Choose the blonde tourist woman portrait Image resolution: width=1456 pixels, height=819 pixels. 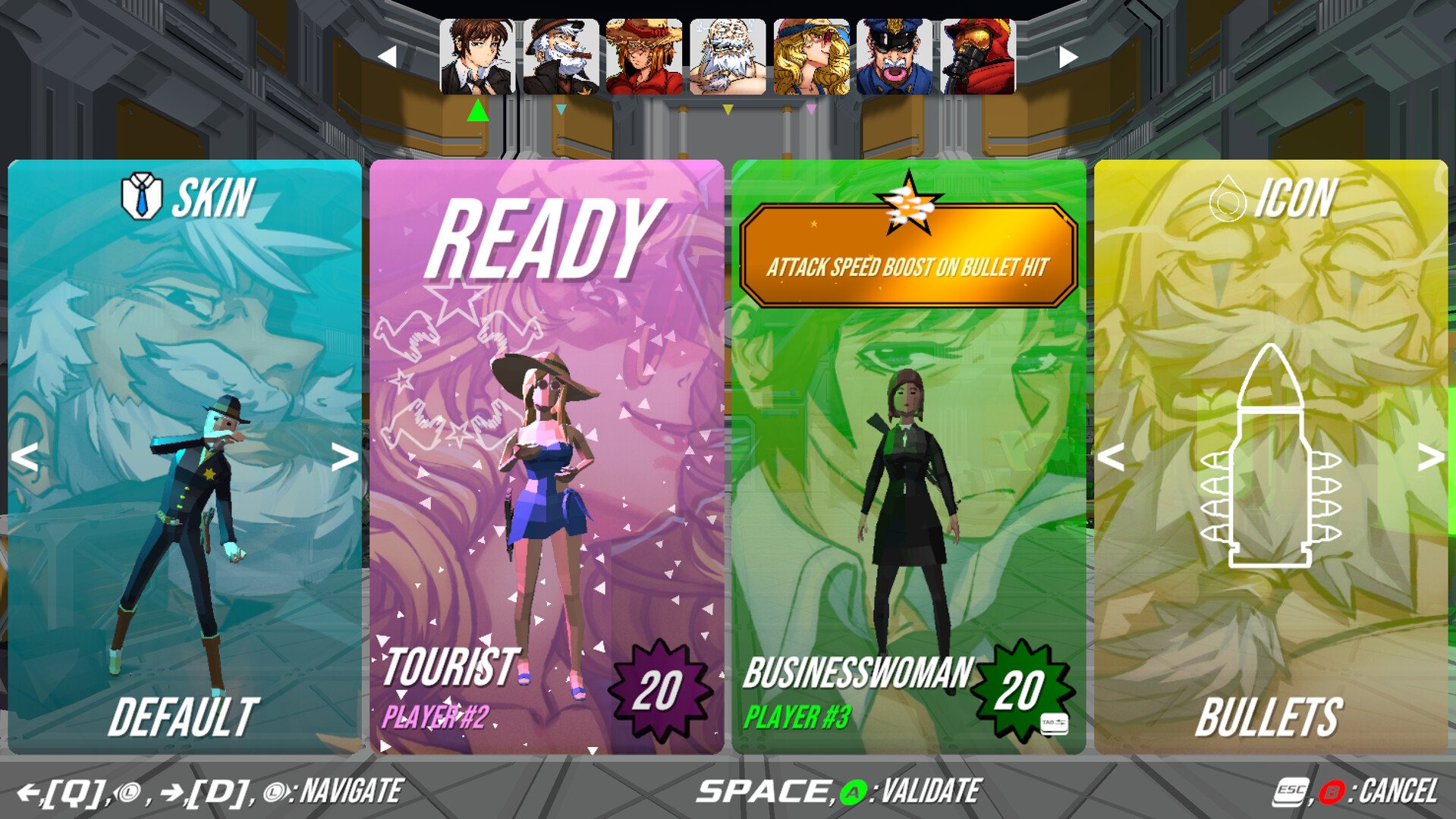pyautogui.click(x=811, y=58)
